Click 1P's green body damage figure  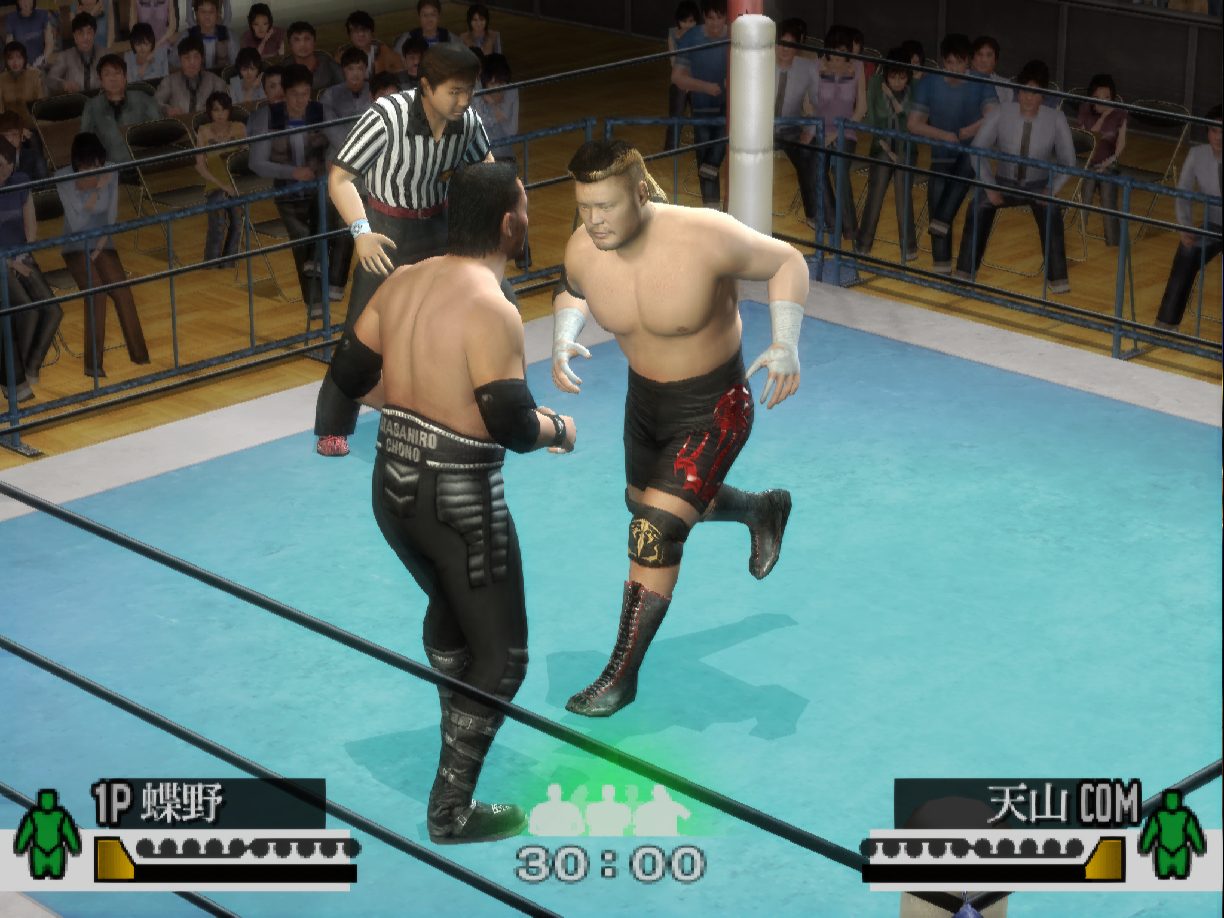point(47,834)
